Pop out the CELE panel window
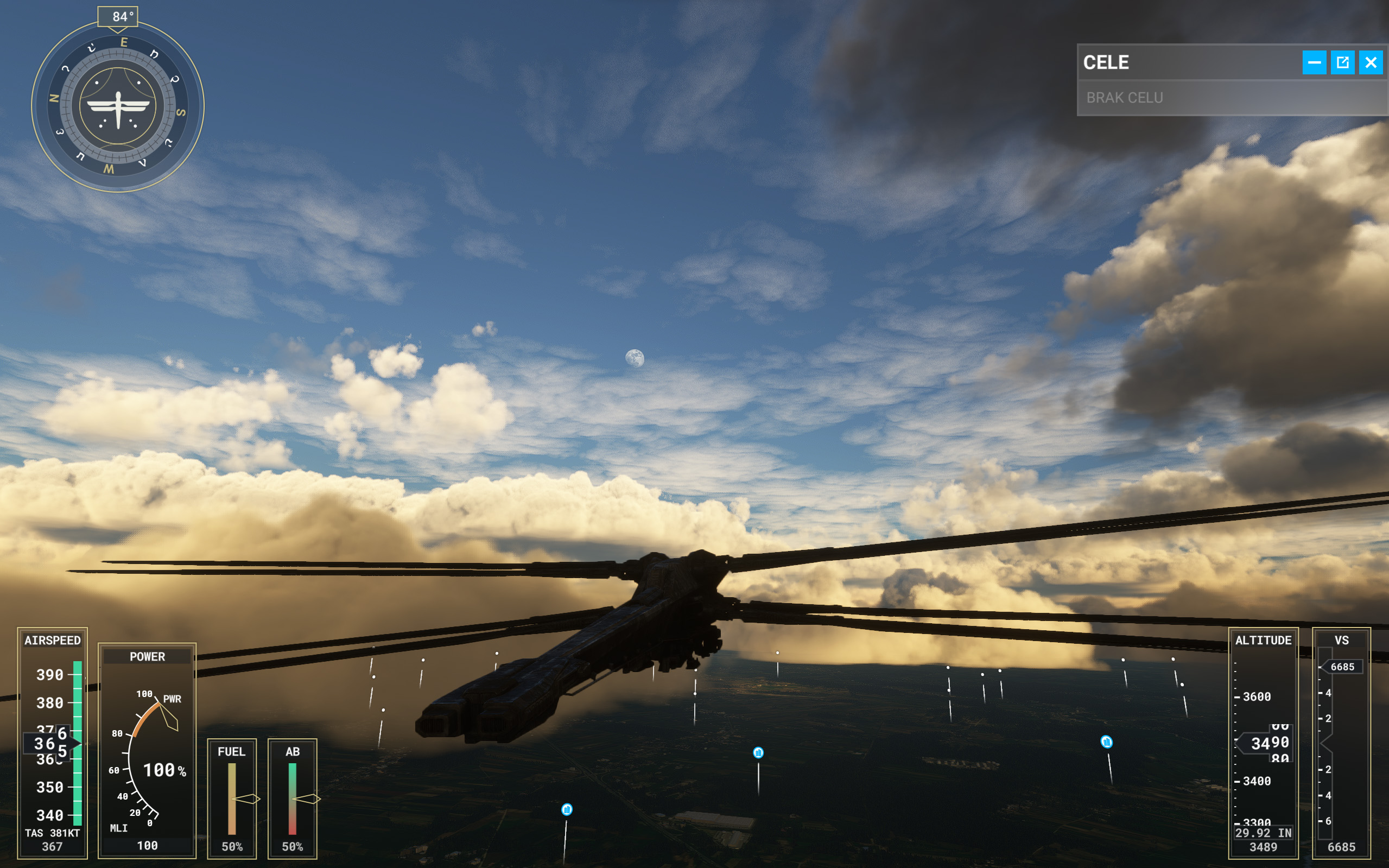The image size is (1389, 868). pos(1342,62)
